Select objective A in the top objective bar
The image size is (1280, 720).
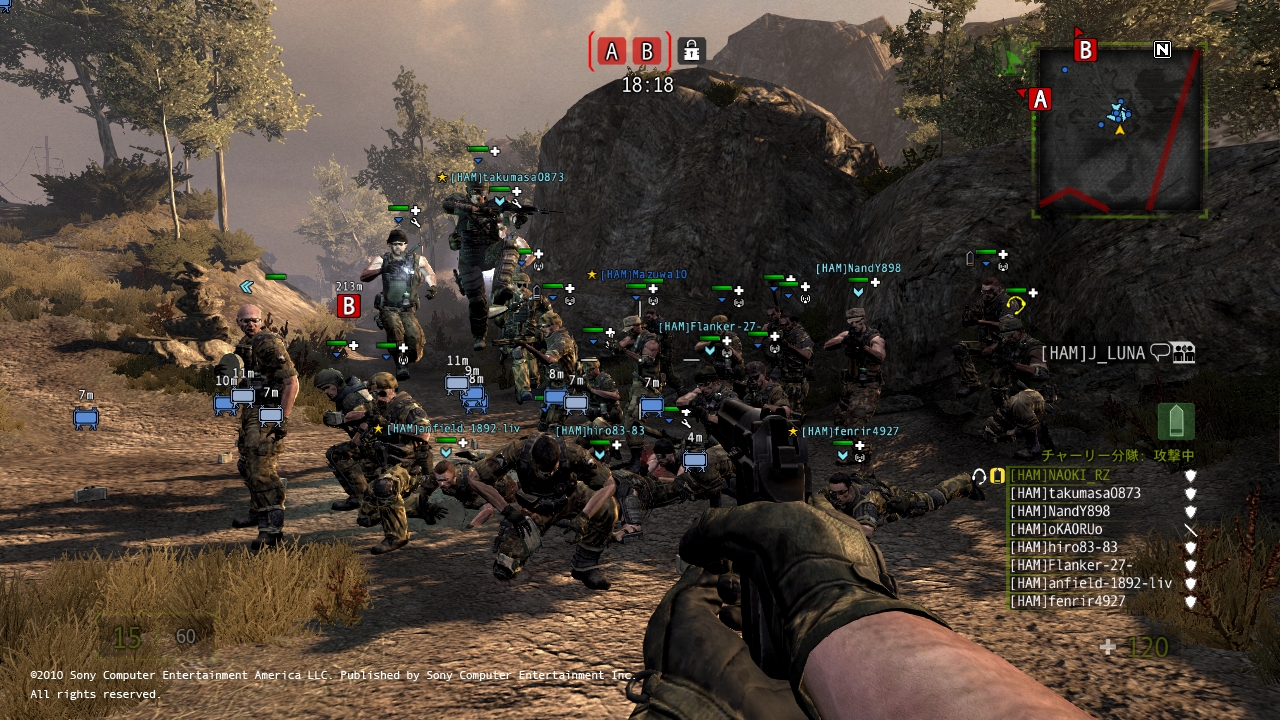(x=612, y=51)
